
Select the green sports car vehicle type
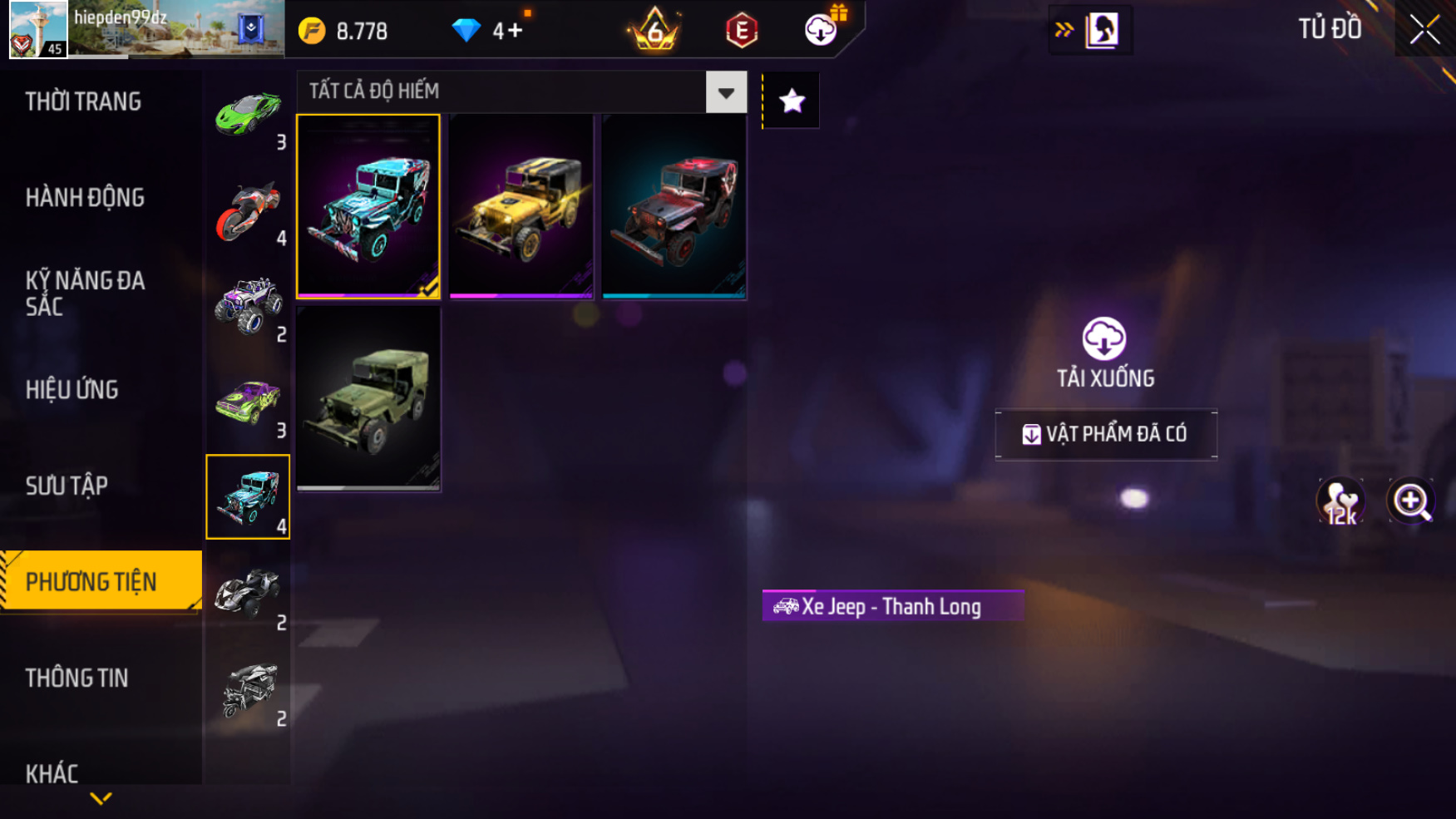pos(248,114)
